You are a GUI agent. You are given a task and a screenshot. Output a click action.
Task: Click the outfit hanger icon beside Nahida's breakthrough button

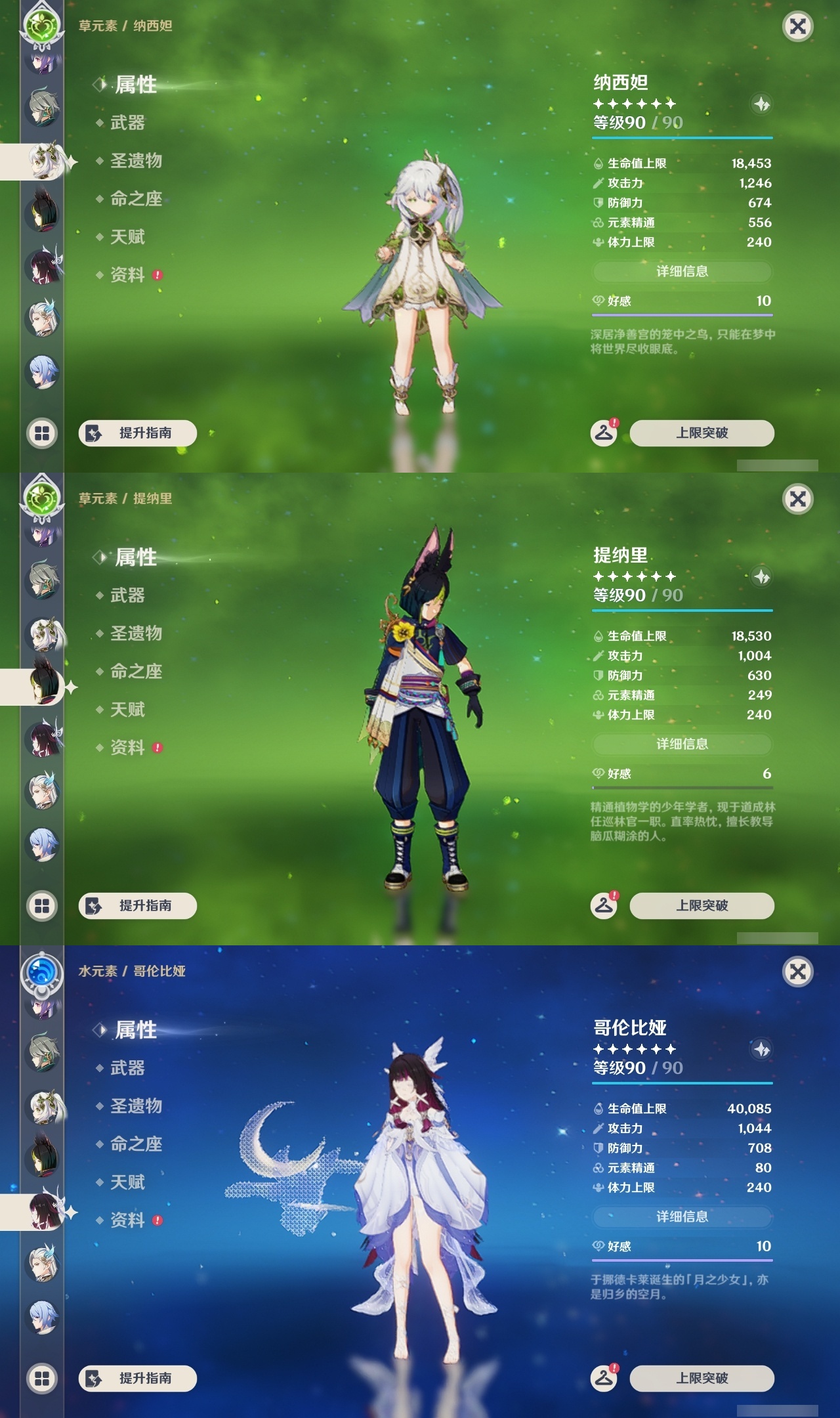pyautogui.click(x=605, y=432)
